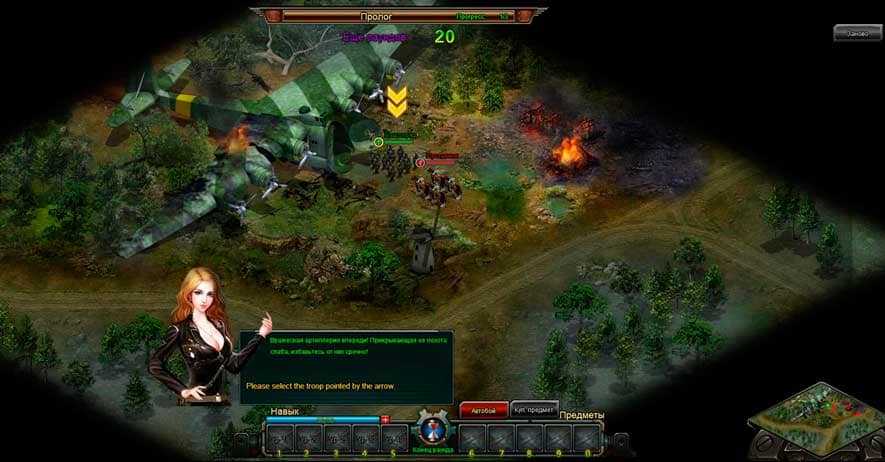Click the grey button in the top-right corner
This screenshot has width=885, height=462.
pos(857,33)
